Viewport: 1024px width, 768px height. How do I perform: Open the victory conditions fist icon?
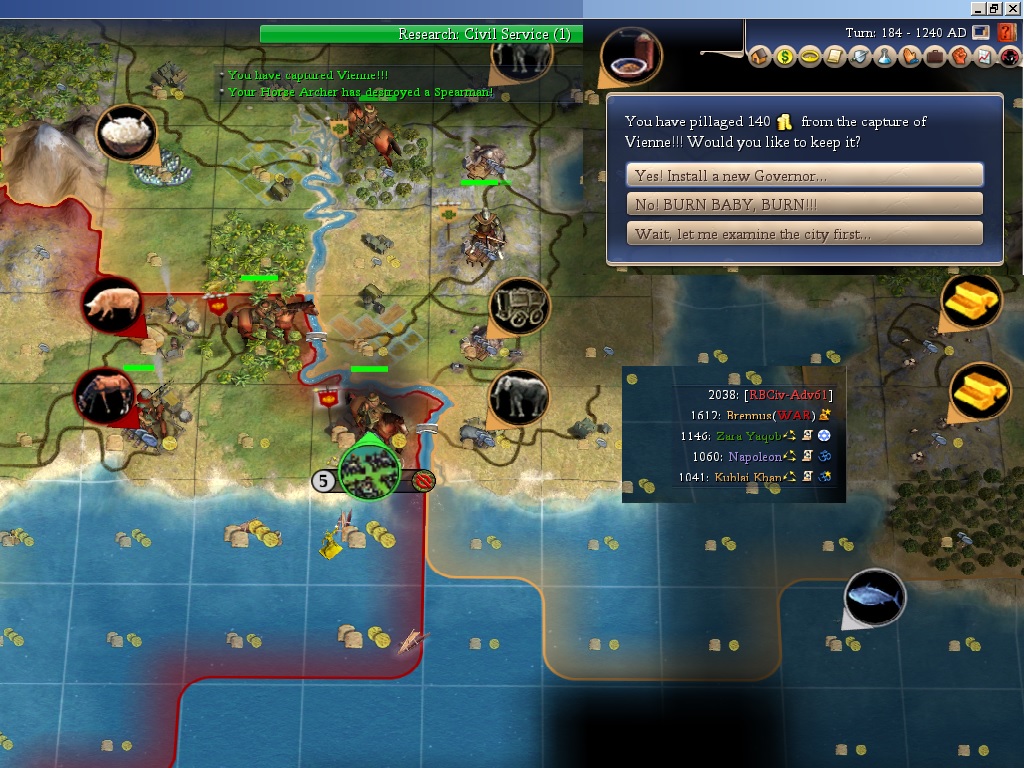[x=959, y=57]
